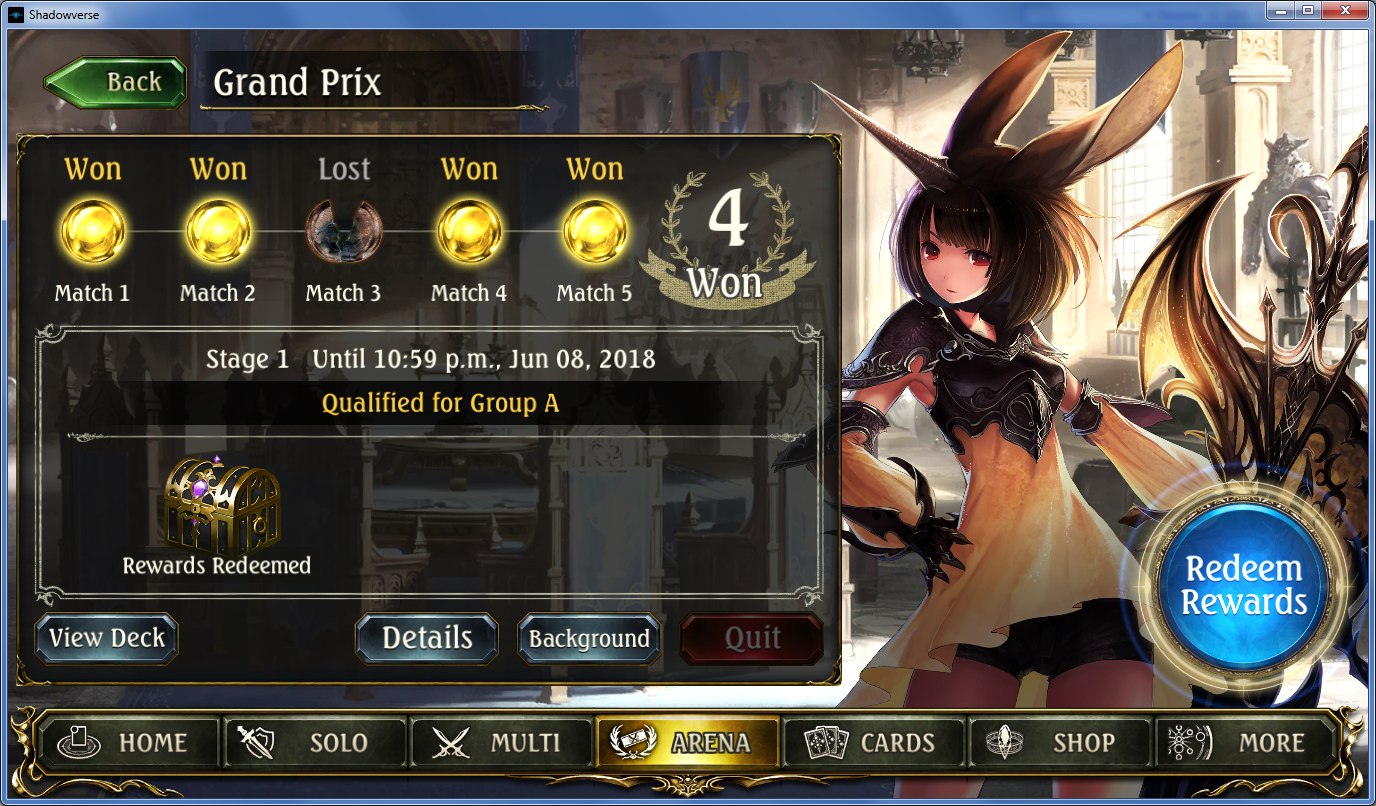Select the Rewards Redeemed treasure chest
1376x806 pixels.
click(221, 506)
